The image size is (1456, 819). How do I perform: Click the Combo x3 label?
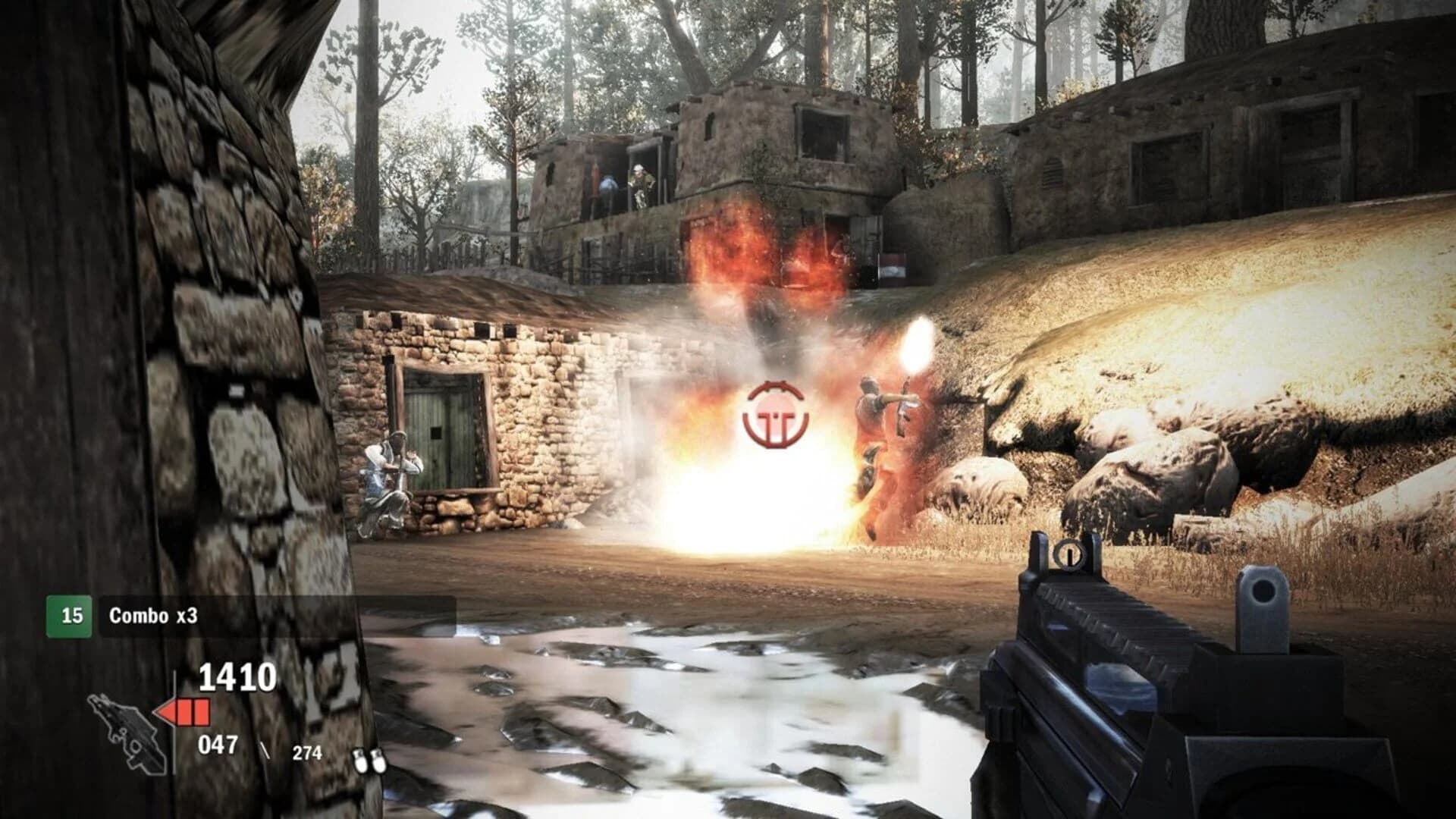tap(153, 615)
